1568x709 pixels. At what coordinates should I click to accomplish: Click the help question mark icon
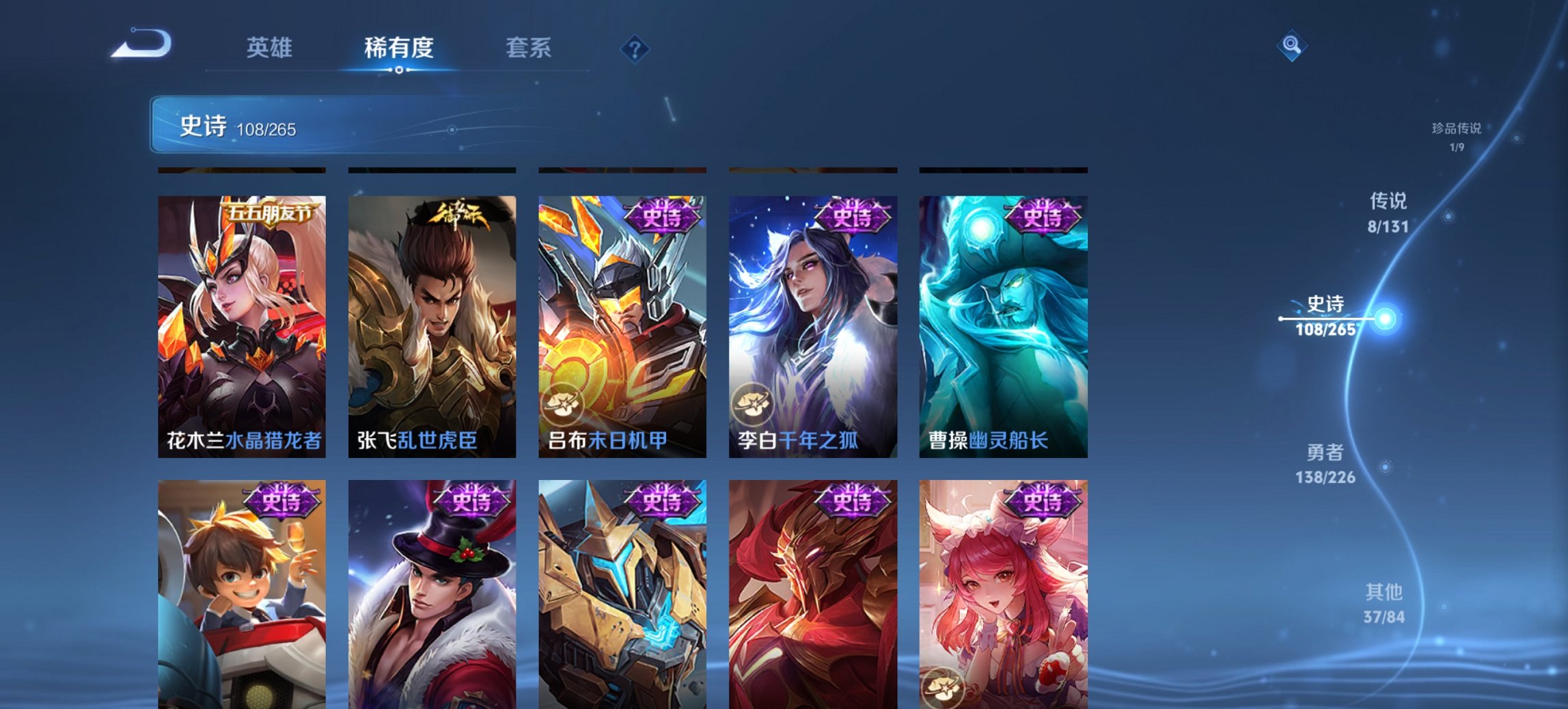[634, 49]
